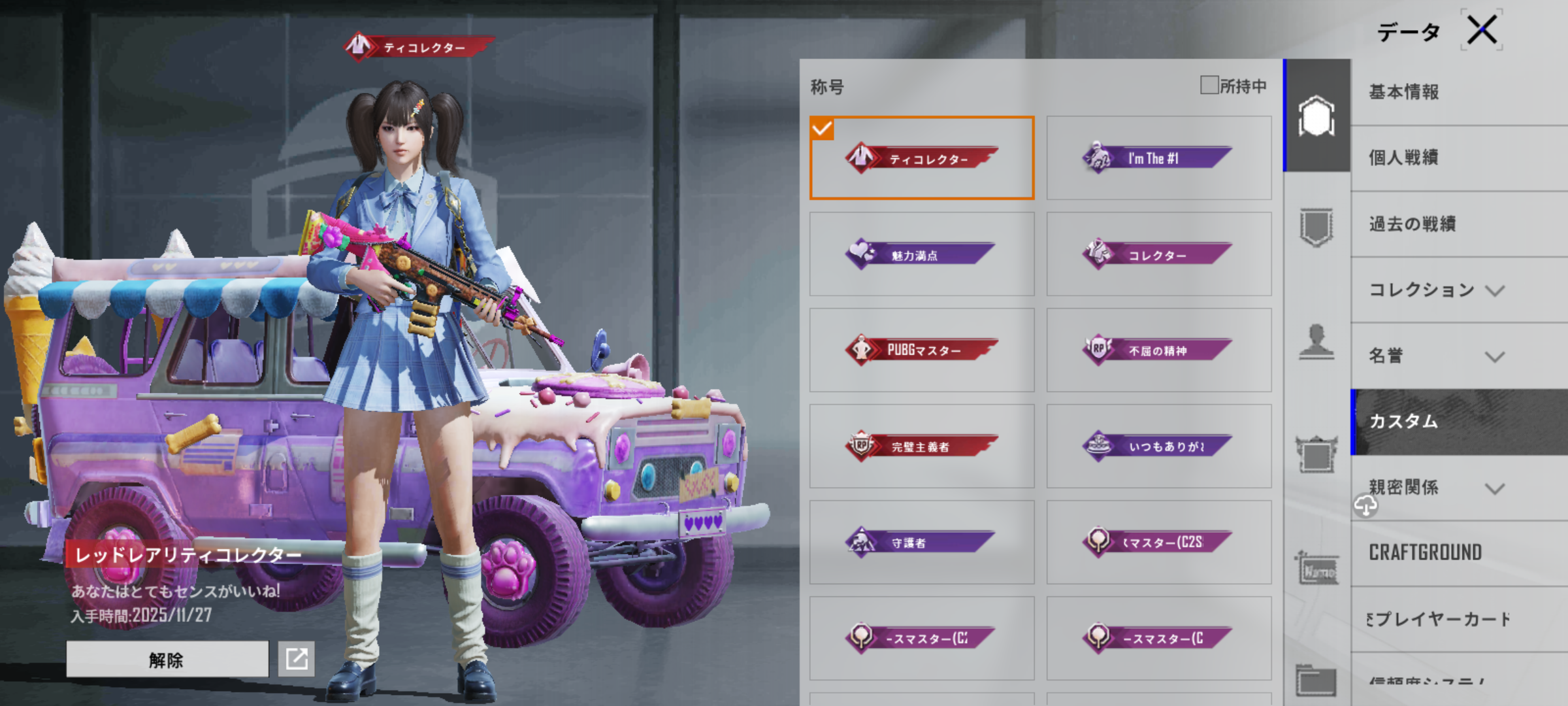Pick the PUBGマスター title
Image resolution: width=1568 pixels, height=706 pixels.
coord(921,350)
